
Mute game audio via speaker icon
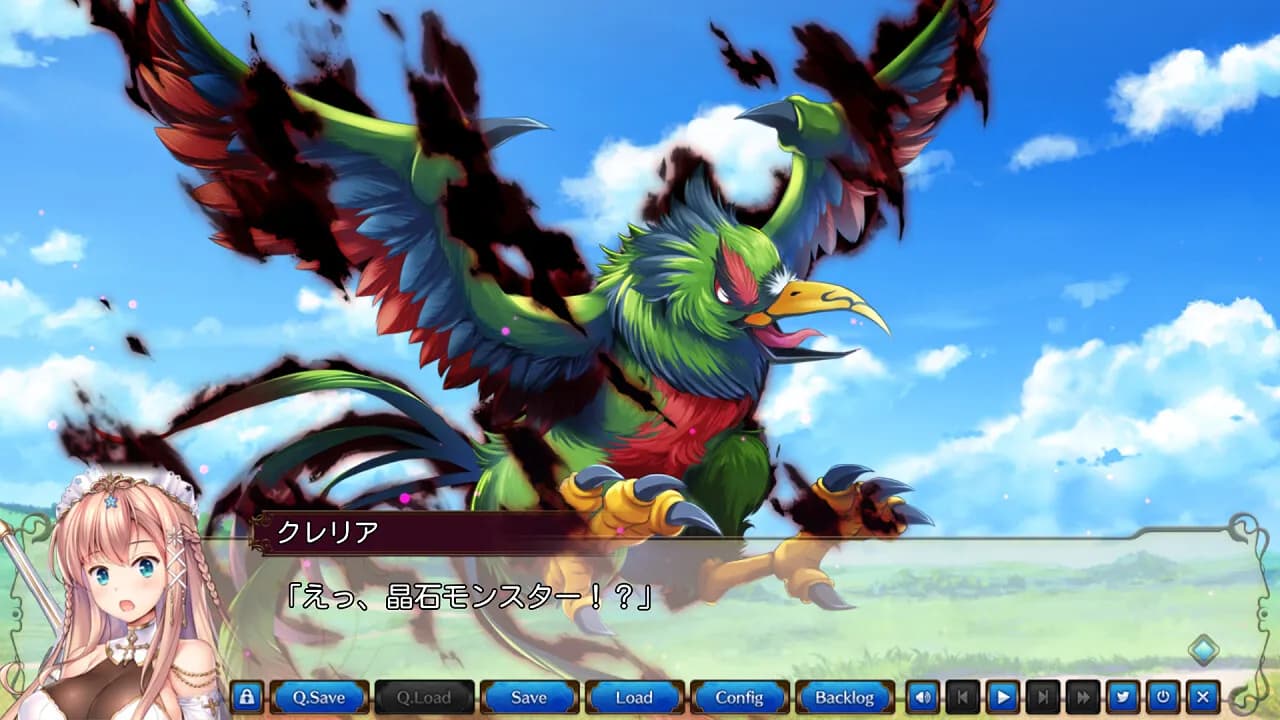[x=923, y=697]
